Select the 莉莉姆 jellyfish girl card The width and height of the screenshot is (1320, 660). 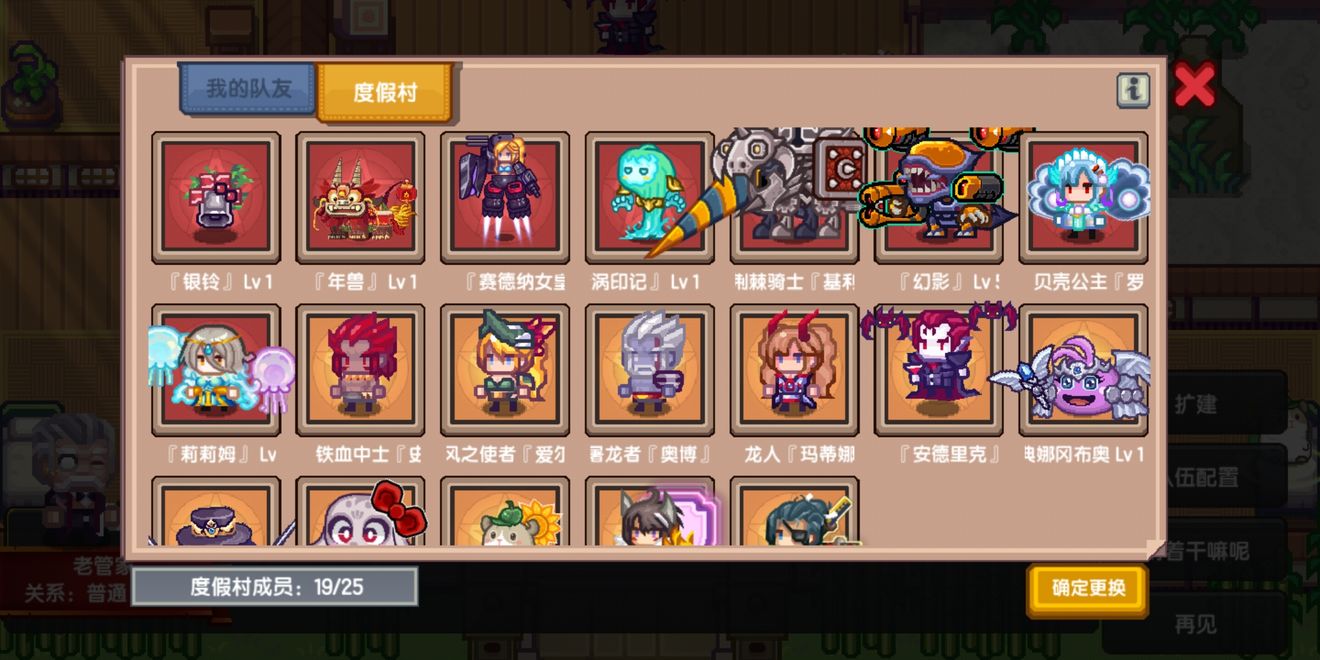click(x=216, y=370)
